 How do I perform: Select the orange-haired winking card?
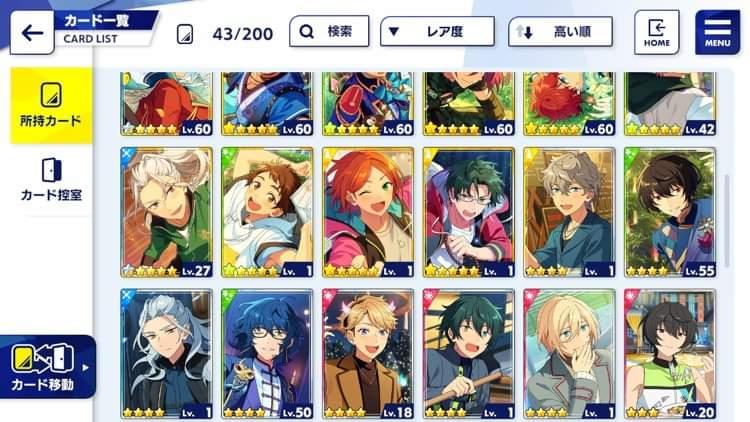[x=368, y=212]
